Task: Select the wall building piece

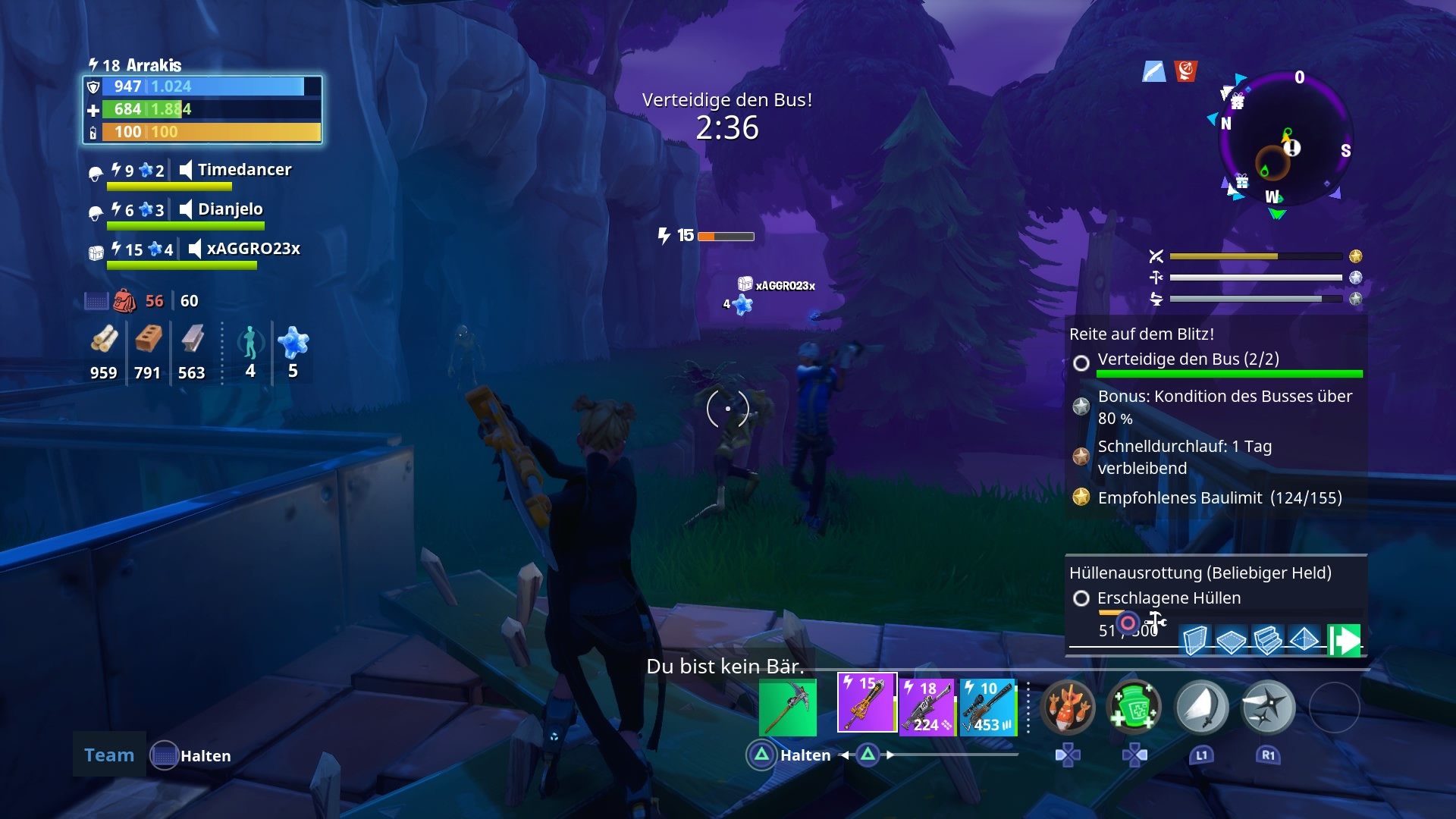Action: click(1196, 641)
